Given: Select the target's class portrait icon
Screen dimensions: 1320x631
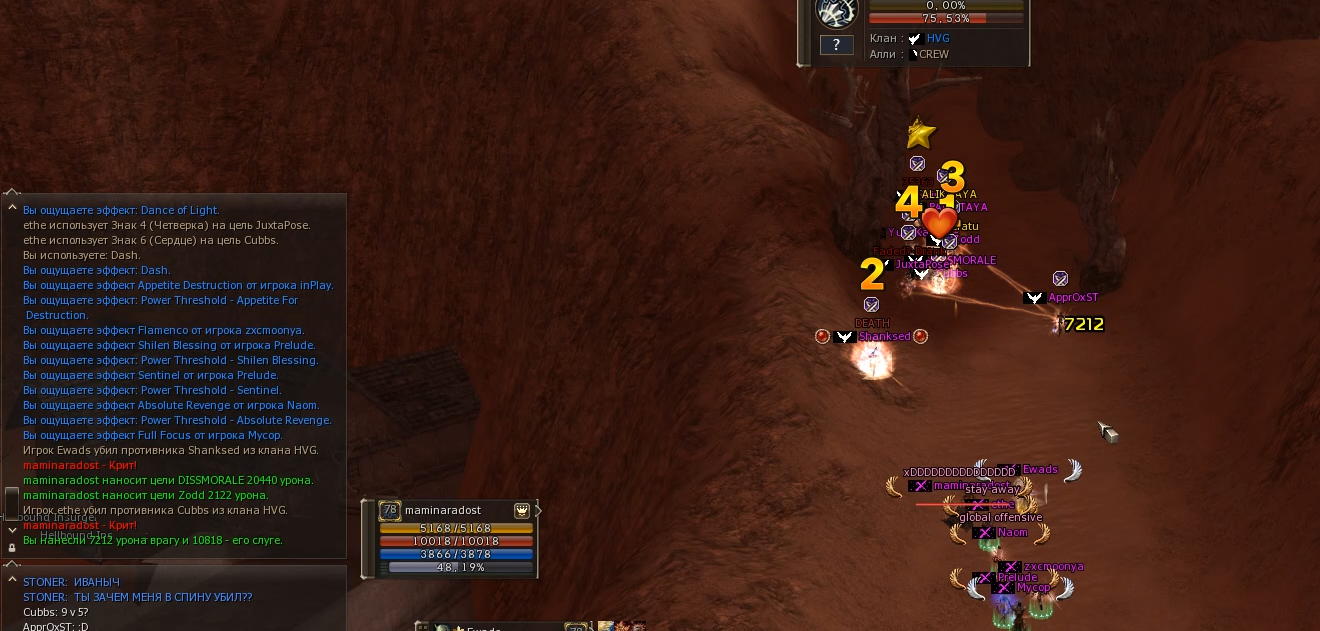Looking at the screenshot, I should pyautogui.click(x=836, y=11).
